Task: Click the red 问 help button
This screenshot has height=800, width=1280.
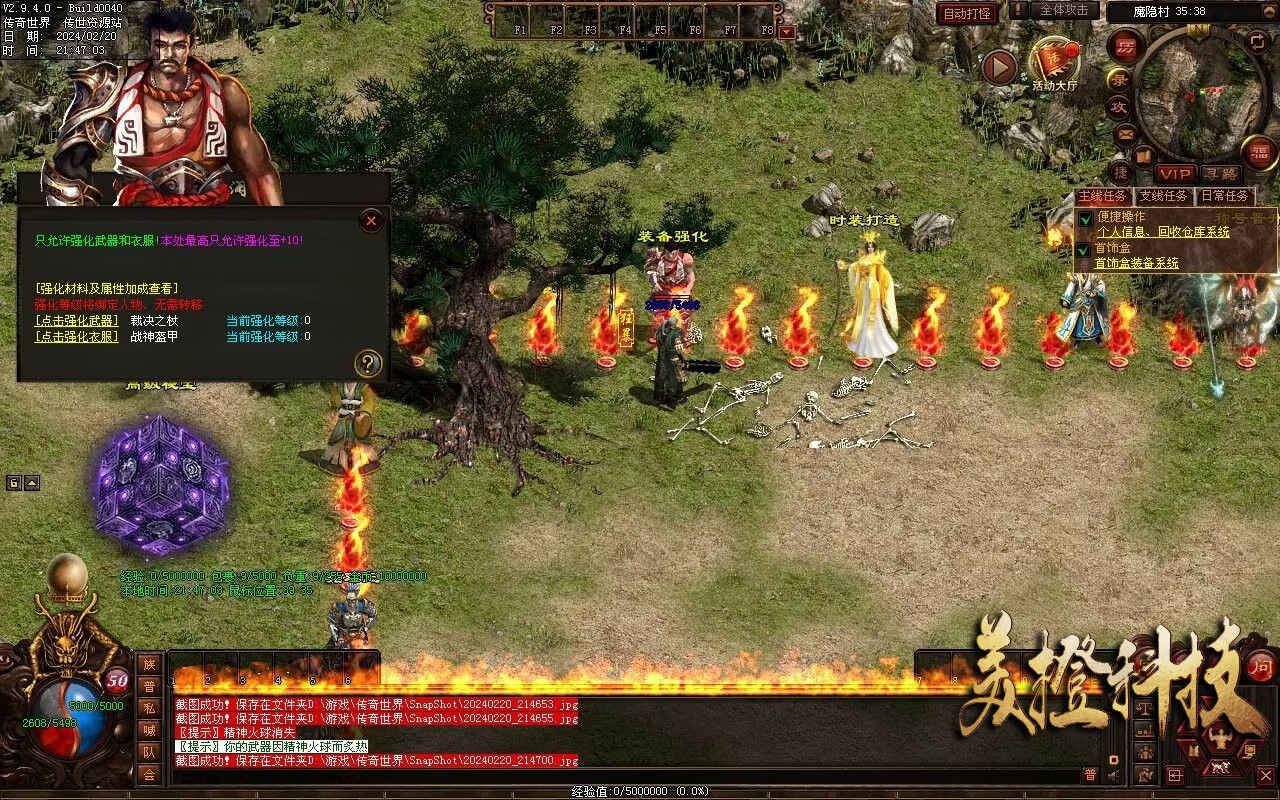Action: coord(1261,665)
